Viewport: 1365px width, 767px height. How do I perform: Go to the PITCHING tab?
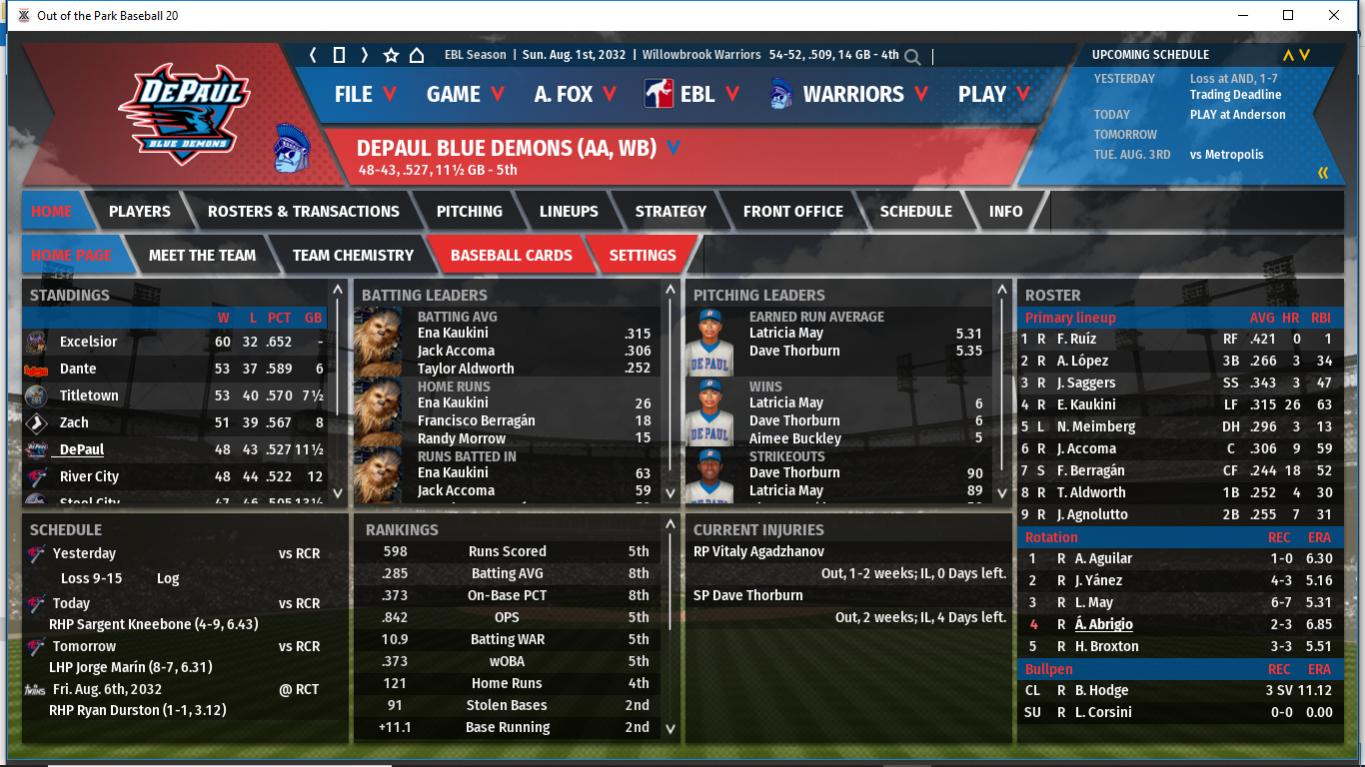(469, 211)
